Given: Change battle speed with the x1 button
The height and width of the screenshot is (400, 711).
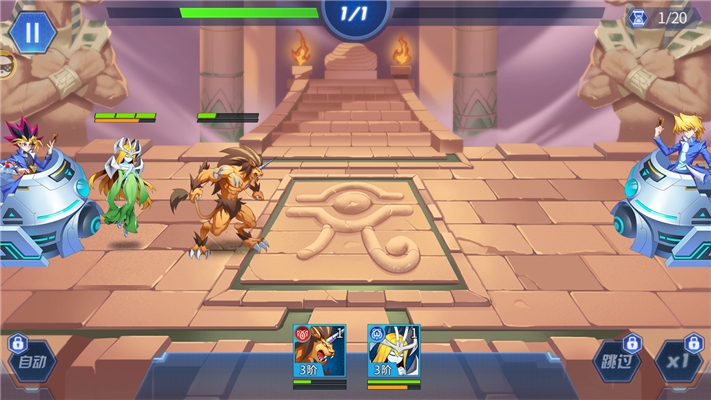Looking at the screenshot, I should pyautogui.click(x=681, y=362).
